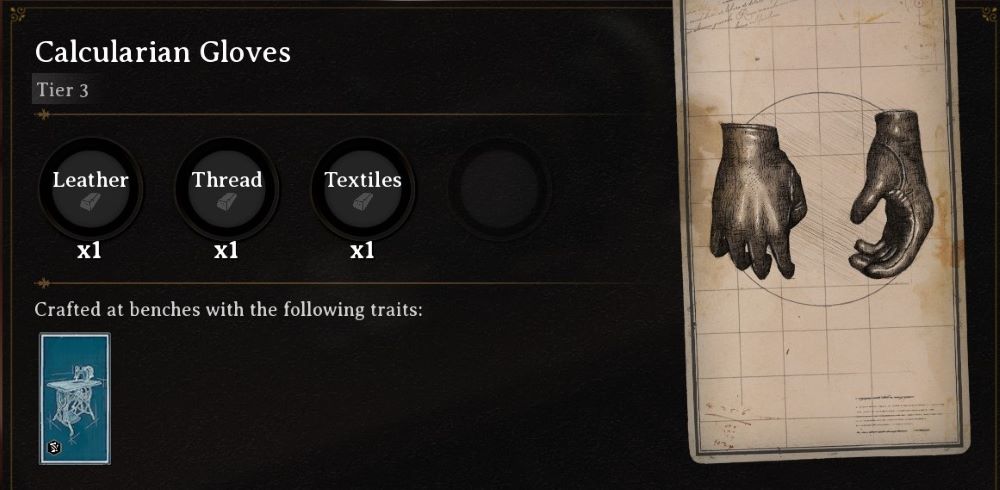Choose the Thread ingredient slot
The height and width of the screenshot is (490, 1000).
(x=226, y=188)
